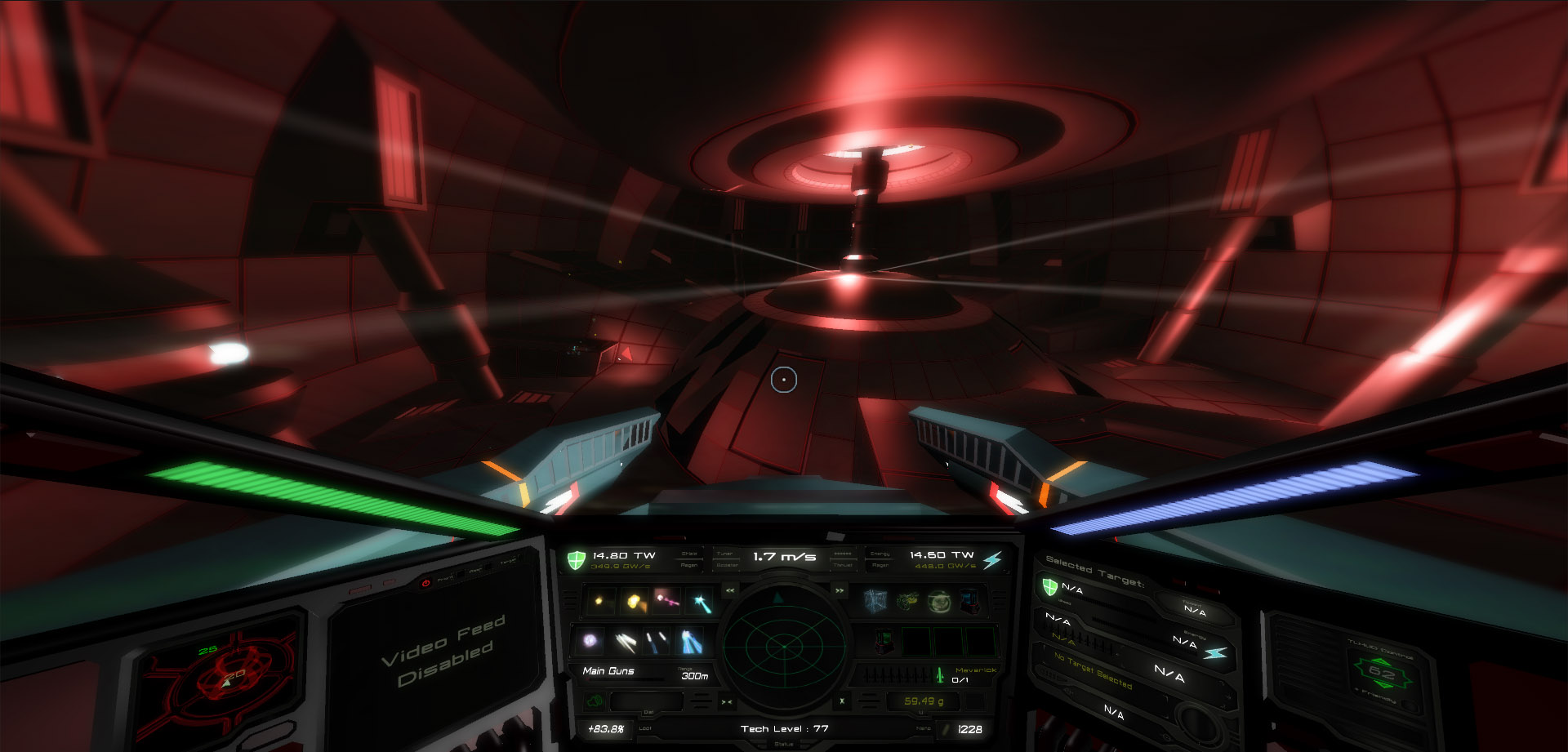This screenshot has width=1568, height=752.
Task: Click the green horn icon button
Action: 595,701
